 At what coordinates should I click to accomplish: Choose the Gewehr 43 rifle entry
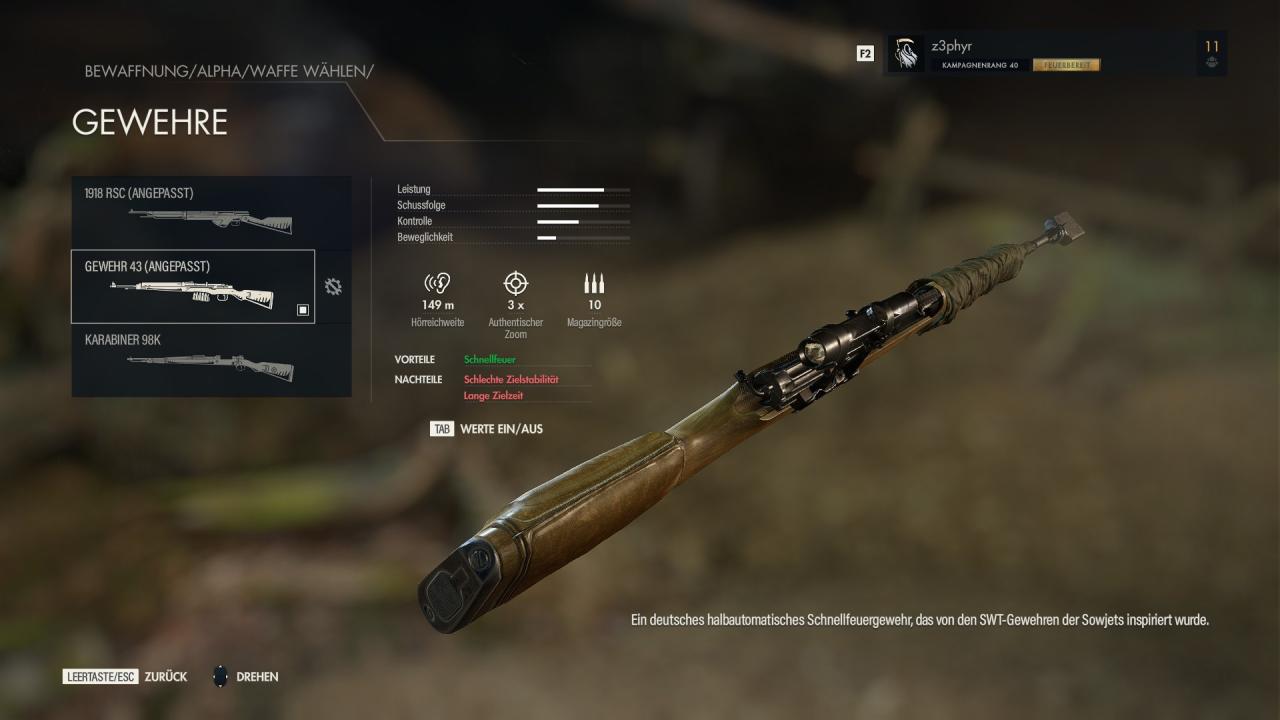(193, 286)
